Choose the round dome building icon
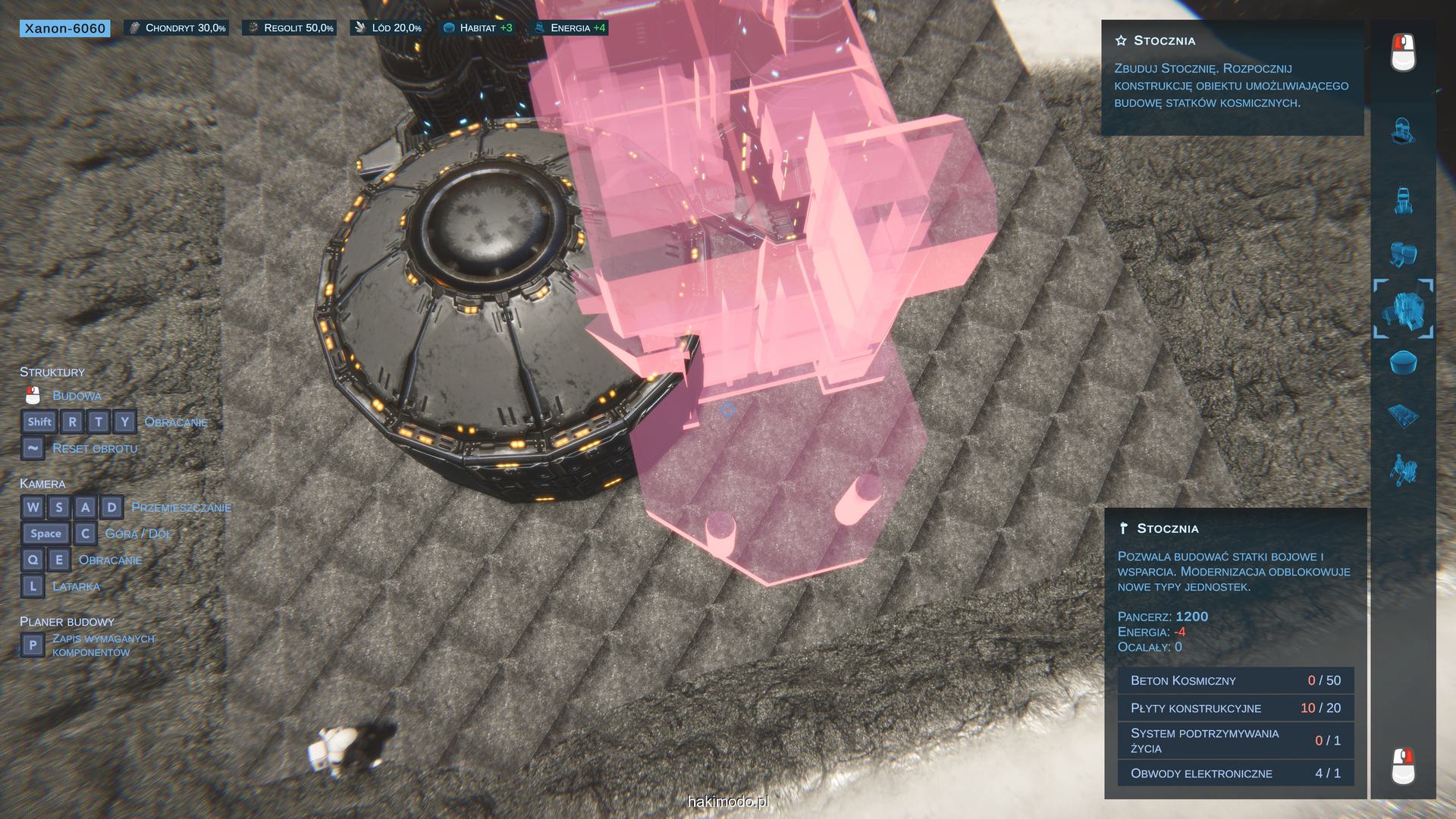Image resolution: width=1456 pixels, height=819 pixels. tap(1403, 362)
